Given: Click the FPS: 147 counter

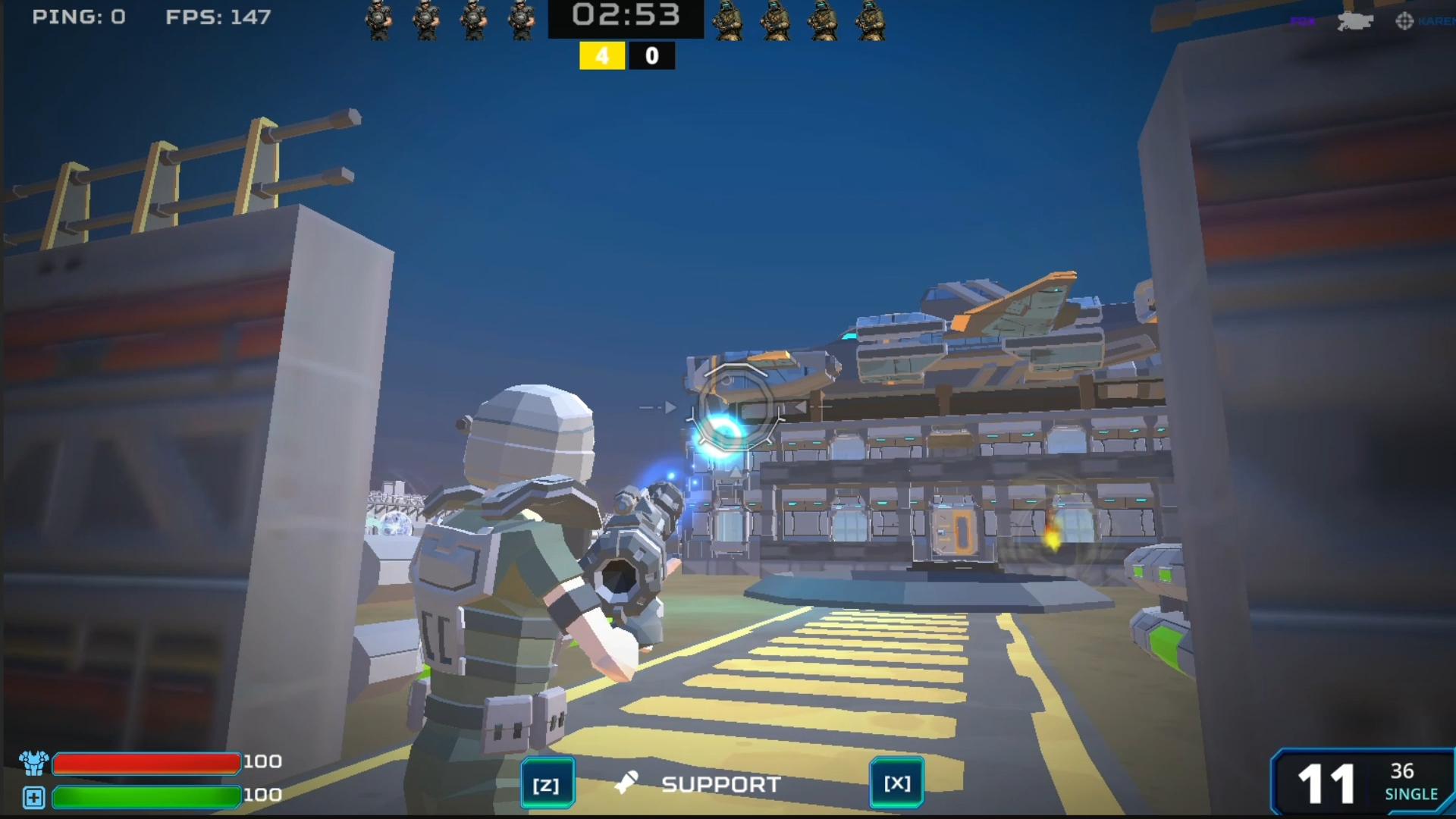Looking at the screenshot, I should [218, 17].
